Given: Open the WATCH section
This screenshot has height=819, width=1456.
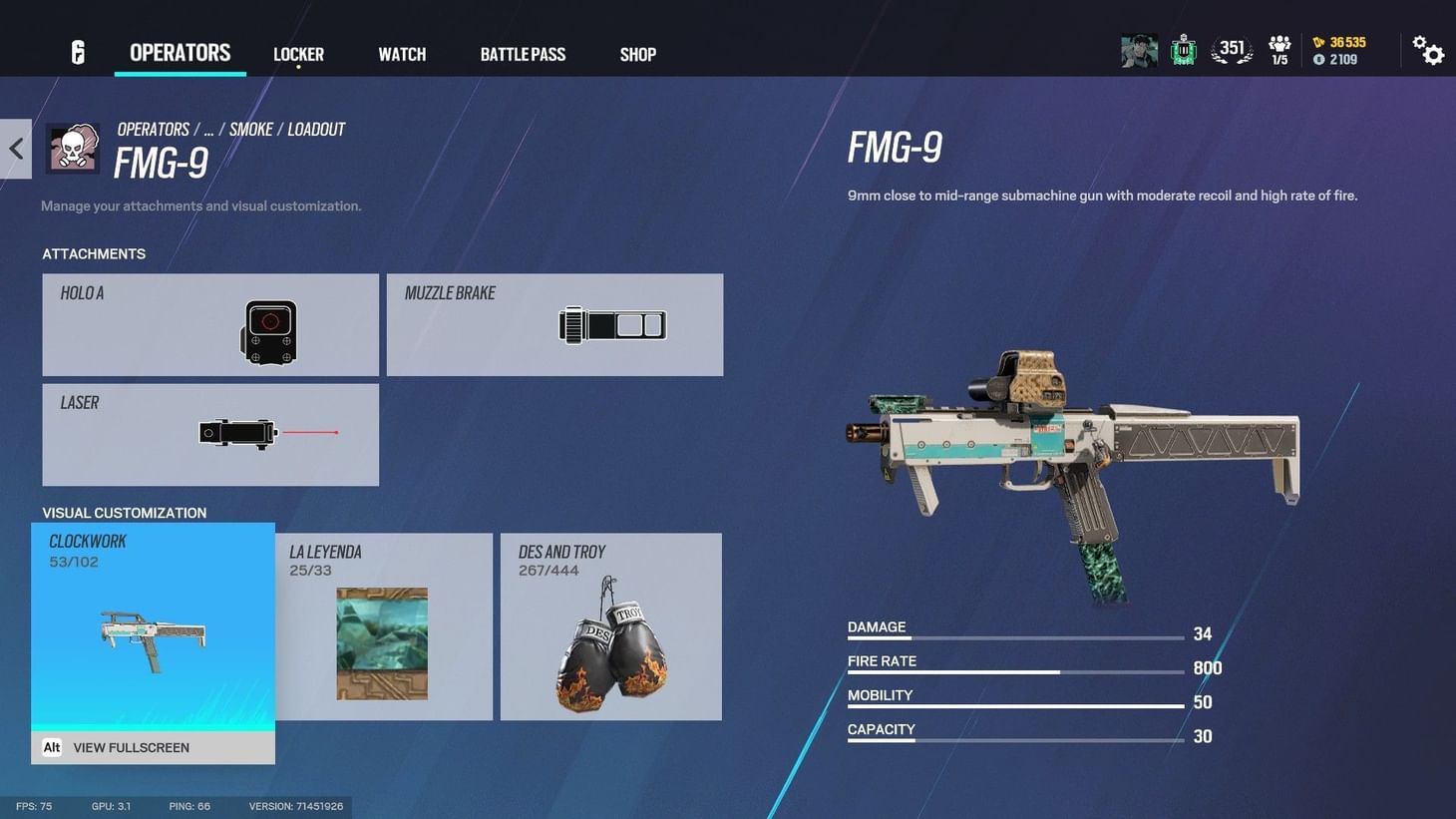Looking at the screenshot, I should (x=401, y=54).
